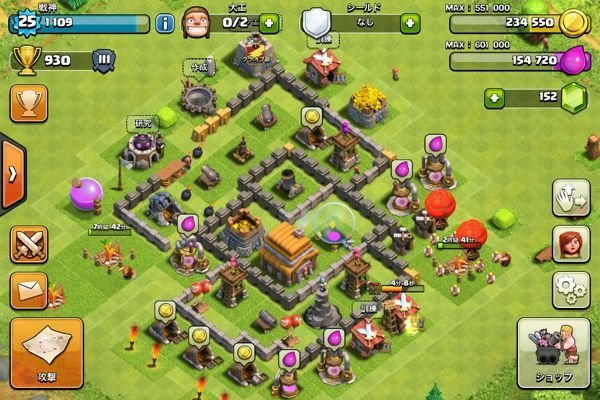Open the level 25 experience badge
Screen dimensions: 600x400
27,20
